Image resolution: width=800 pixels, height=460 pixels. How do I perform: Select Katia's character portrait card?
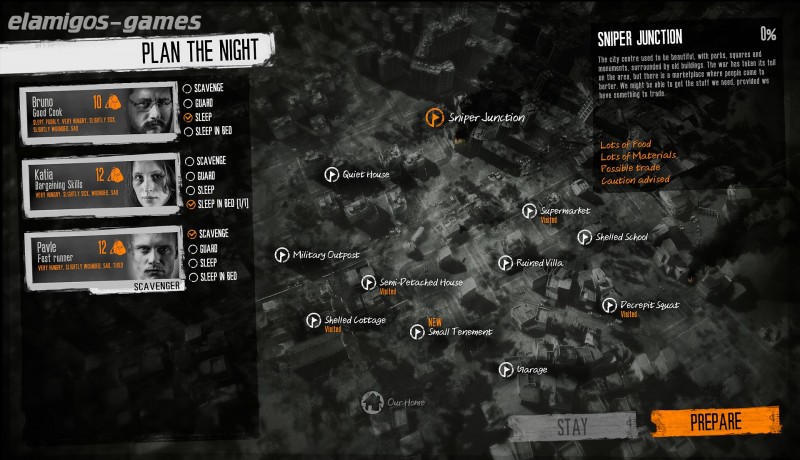pos(99,185)
